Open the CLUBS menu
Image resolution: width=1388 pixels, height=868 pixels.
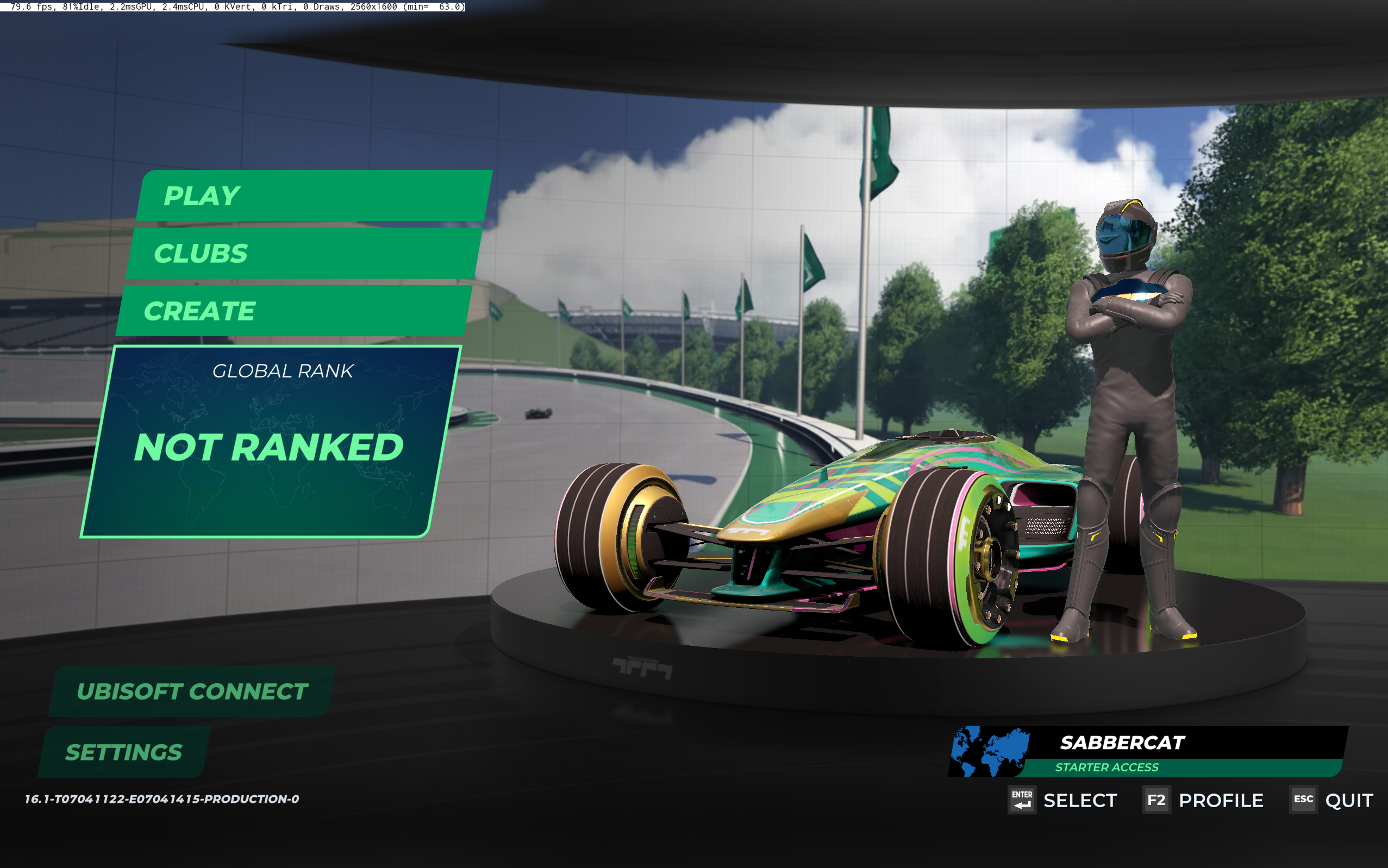[x=202, y=253]
